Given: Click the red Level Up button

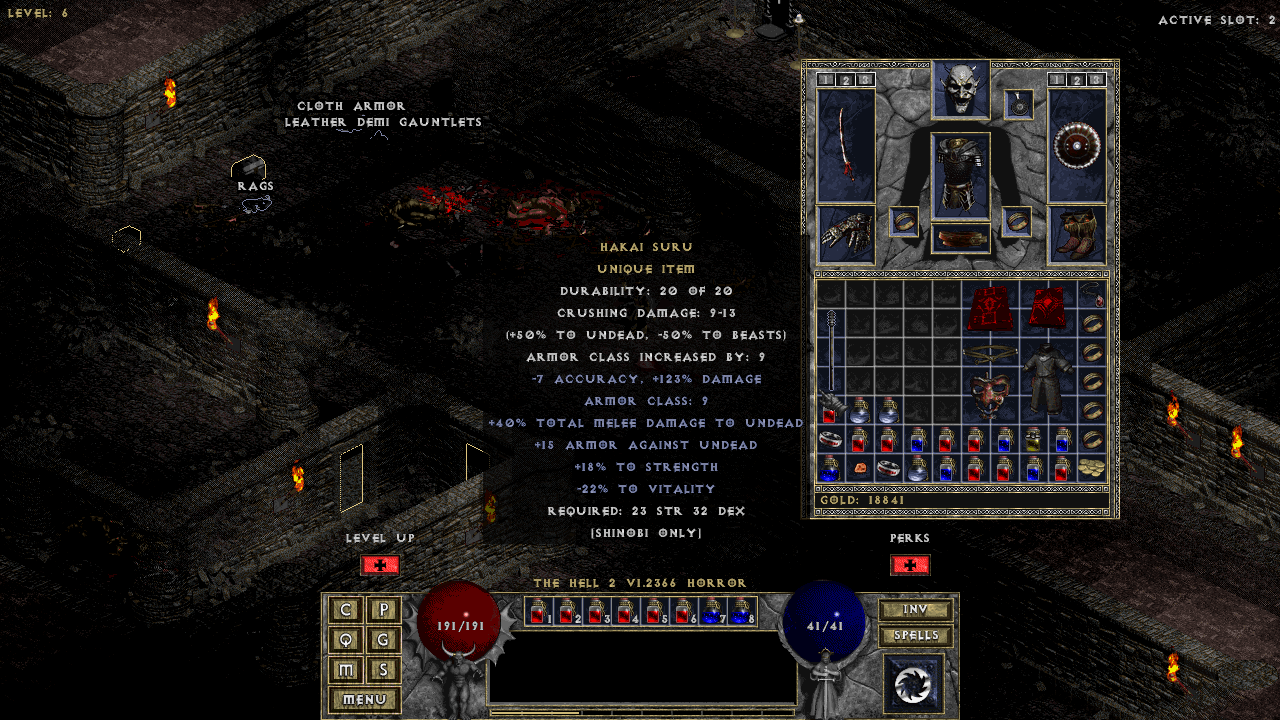Looking at the screenshot, I should (380, 565).
